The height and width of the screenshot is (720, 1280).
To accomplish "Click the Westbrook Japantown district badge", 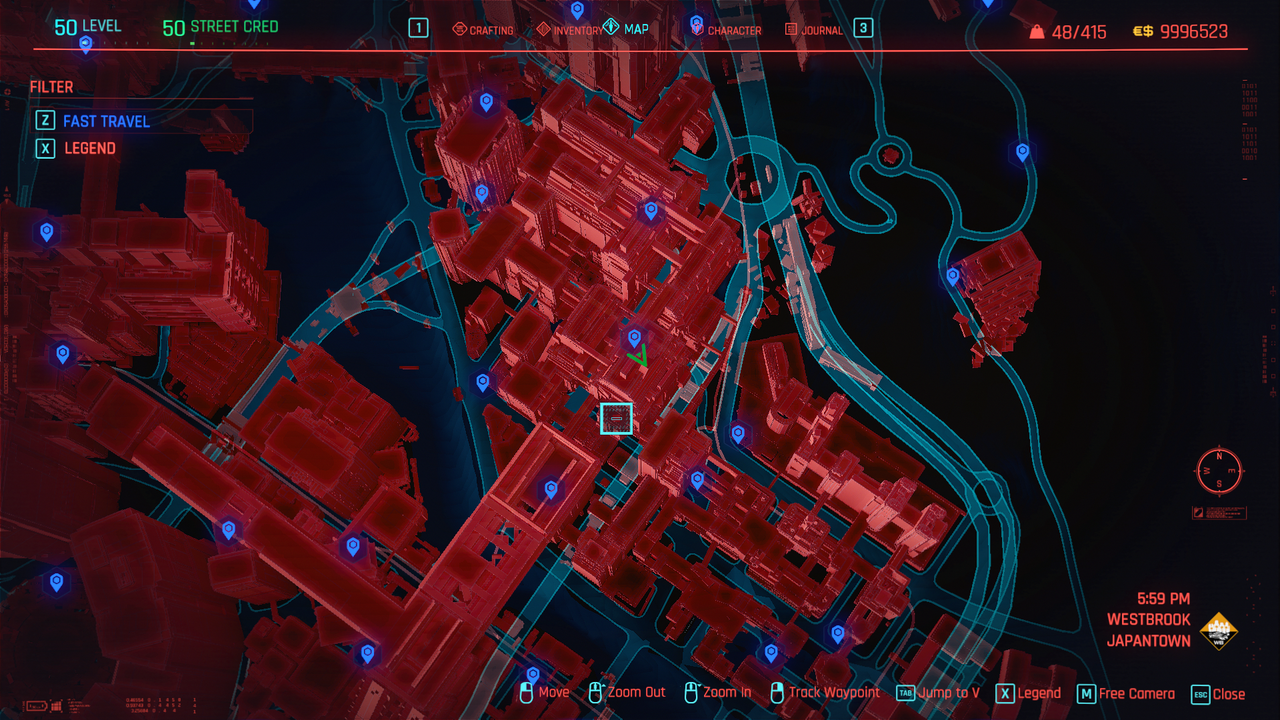I will pos(1218,630).
